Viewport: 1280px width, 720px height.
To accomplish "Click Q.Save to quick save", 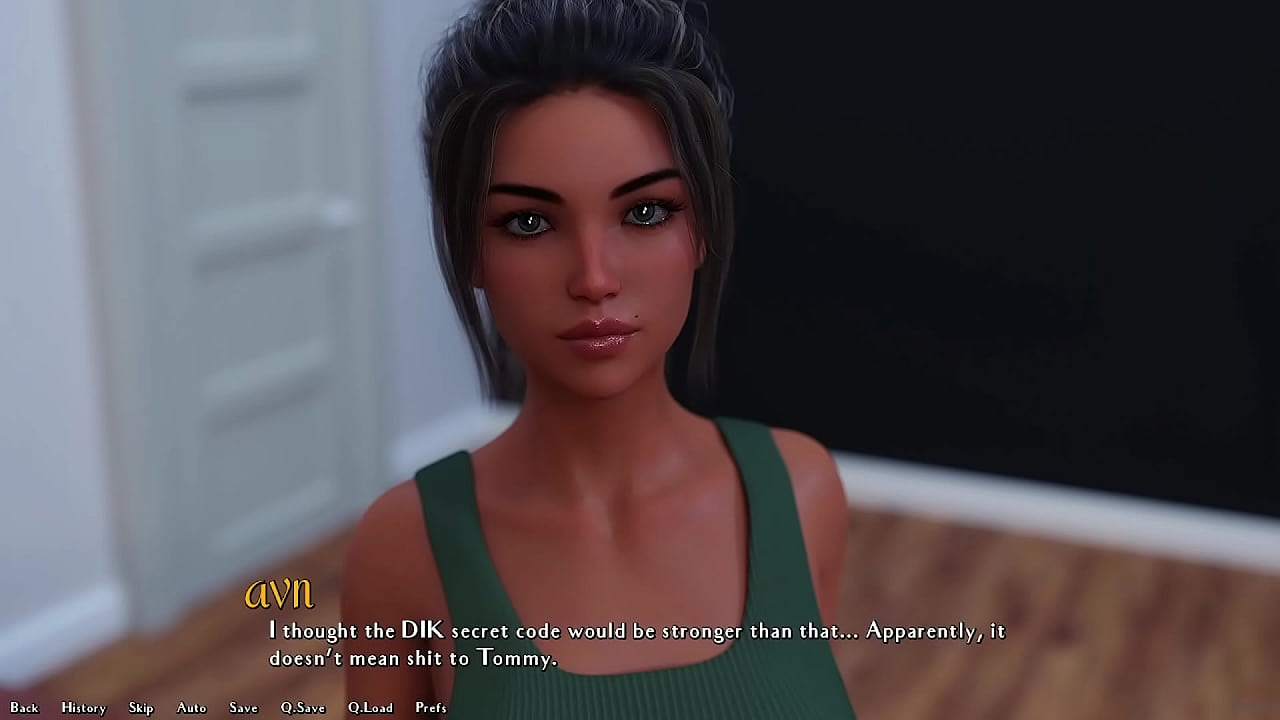I will [x=303, y=708].
